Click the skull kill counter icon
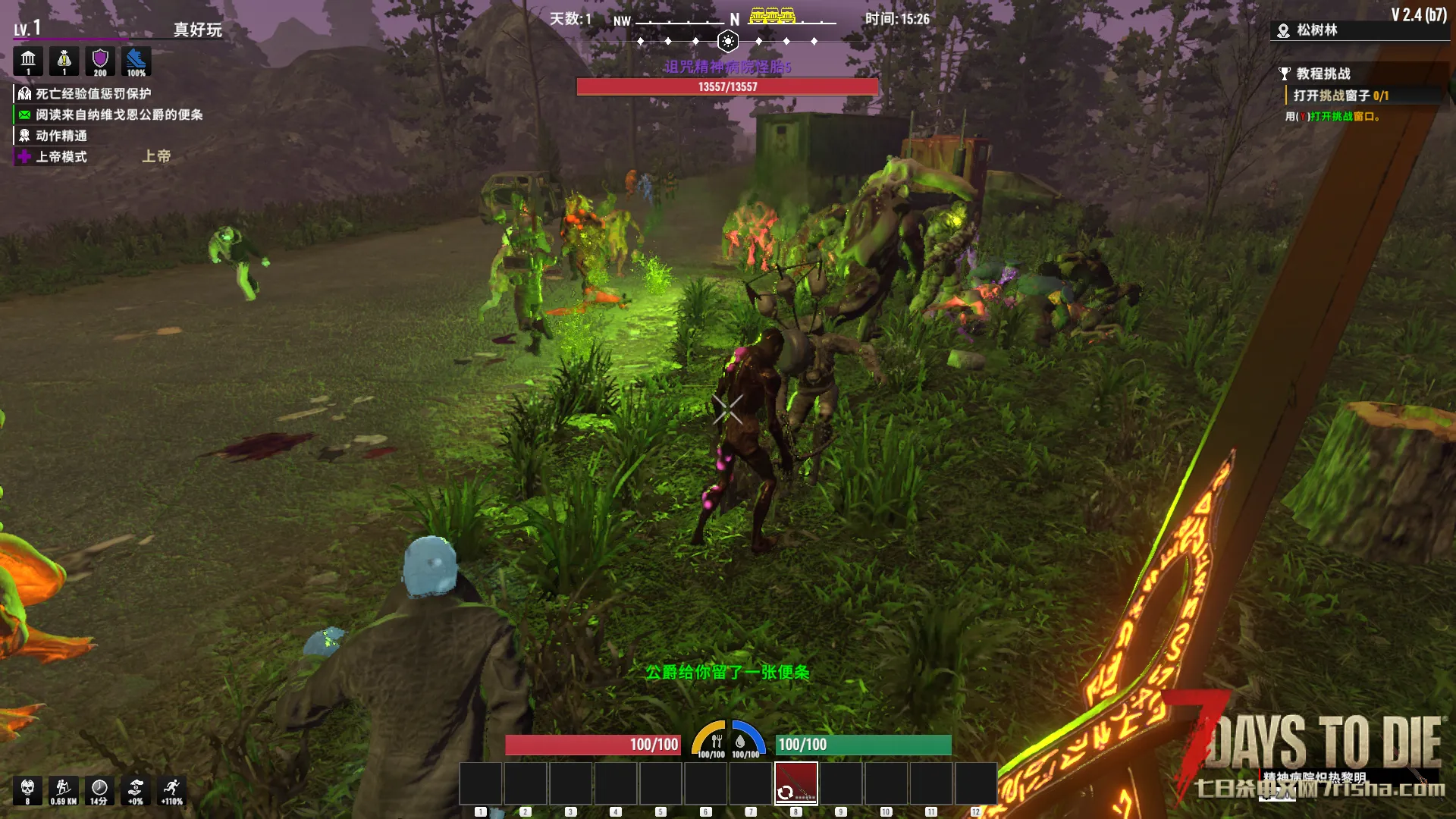This screenshot has width=1456, height=819. pos(28,790)
